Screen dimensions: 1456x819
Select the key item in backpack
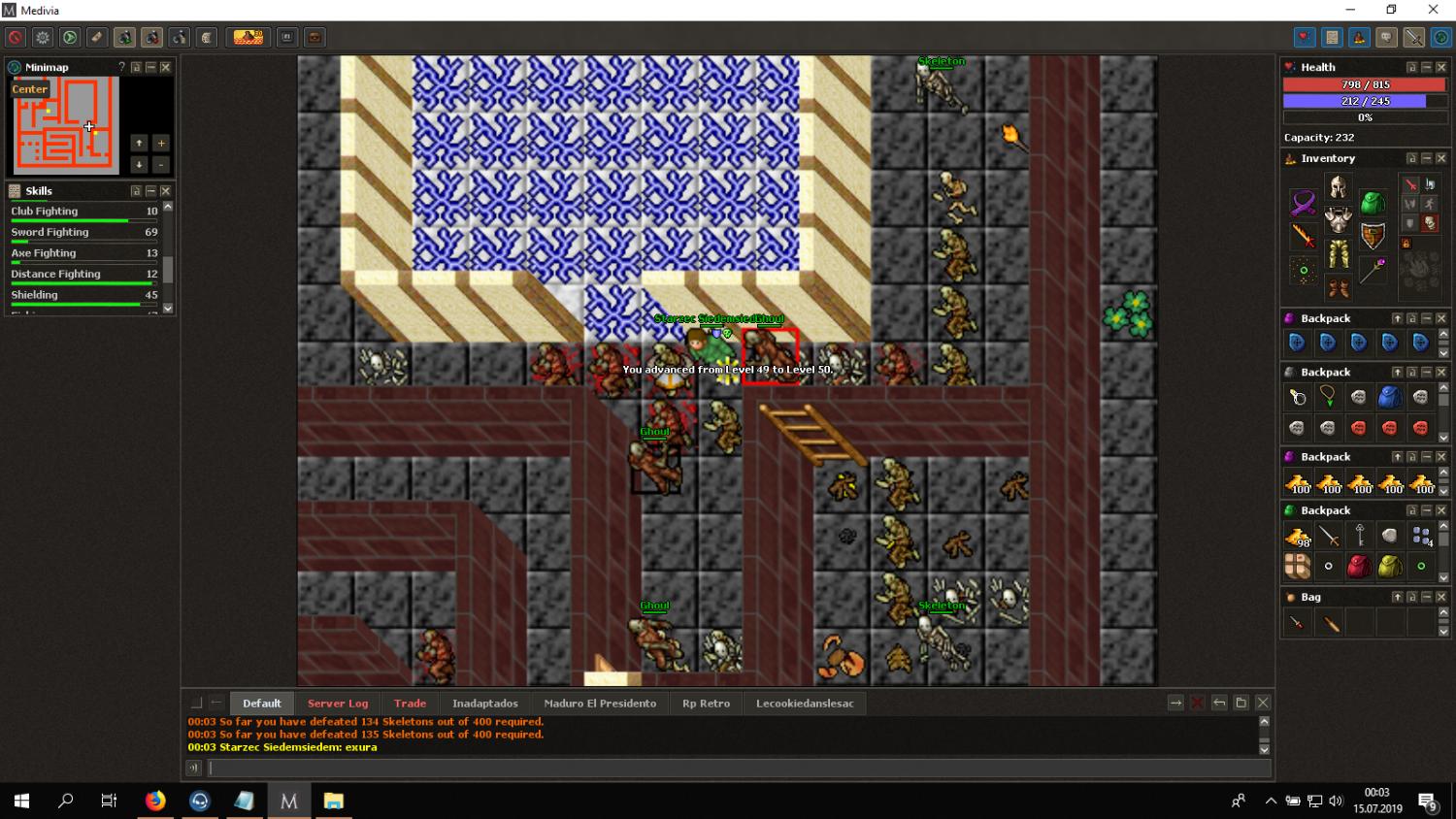(1360, 536)
